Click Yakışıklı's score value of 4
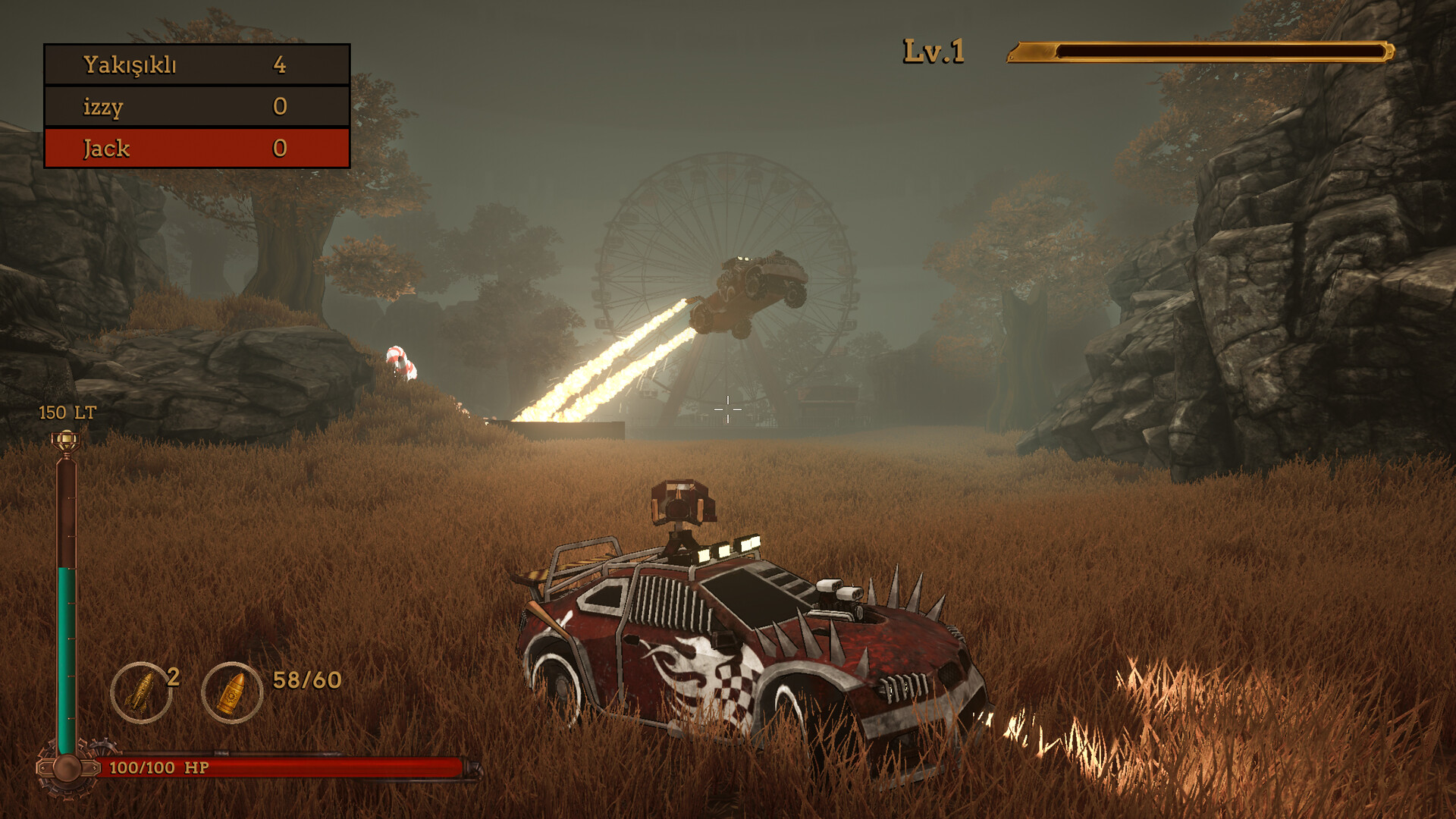1456x819 pixels. pos(281,67)
